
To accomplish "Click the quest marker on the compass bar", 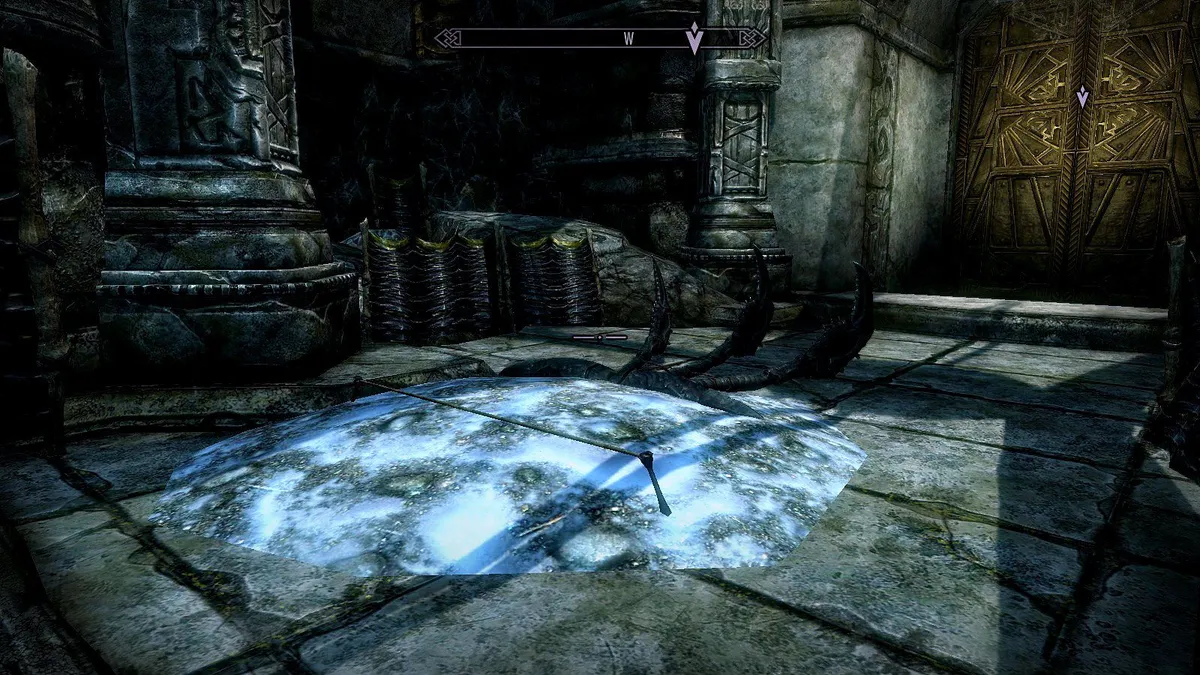I will 693,39.
